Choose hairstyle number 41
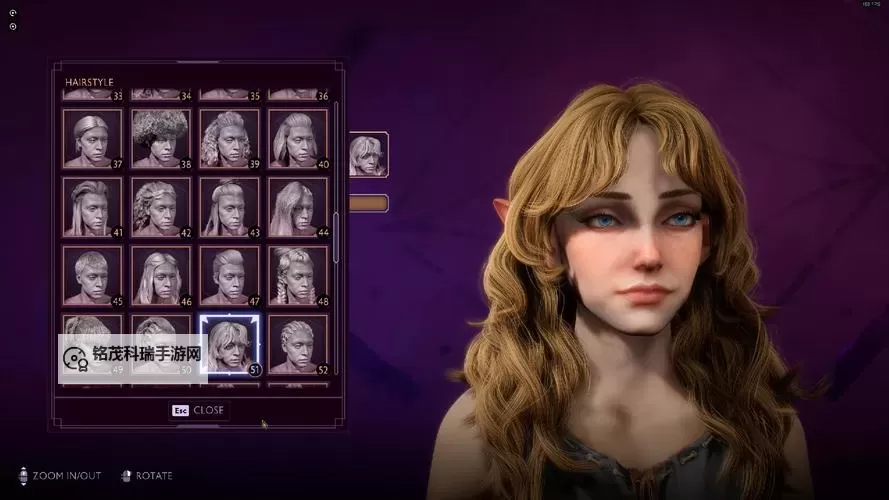Image resolution: width=889 pixels, height=500 pixels. click(92, 207)
